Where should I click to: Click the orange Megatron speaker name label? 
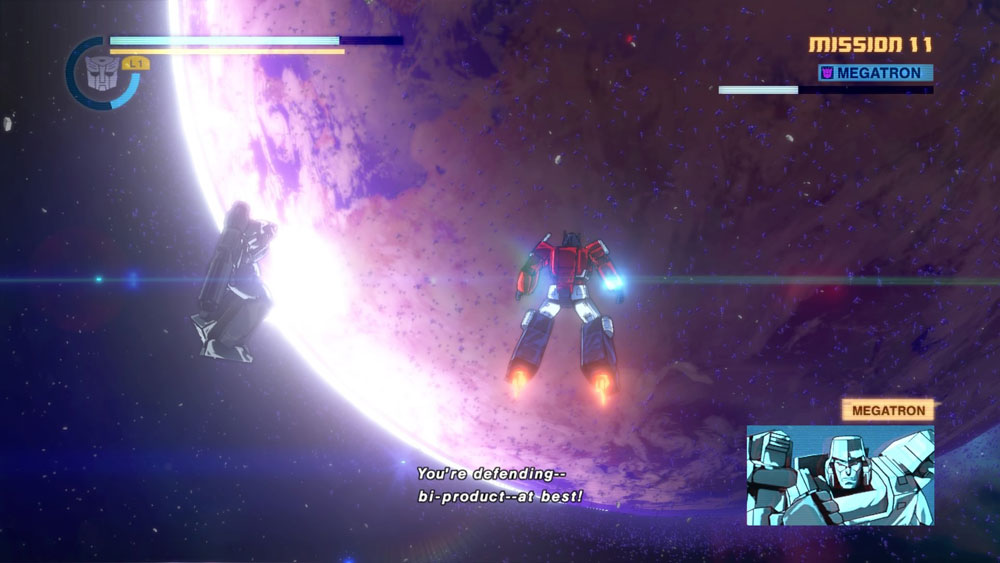pos(887,410)
